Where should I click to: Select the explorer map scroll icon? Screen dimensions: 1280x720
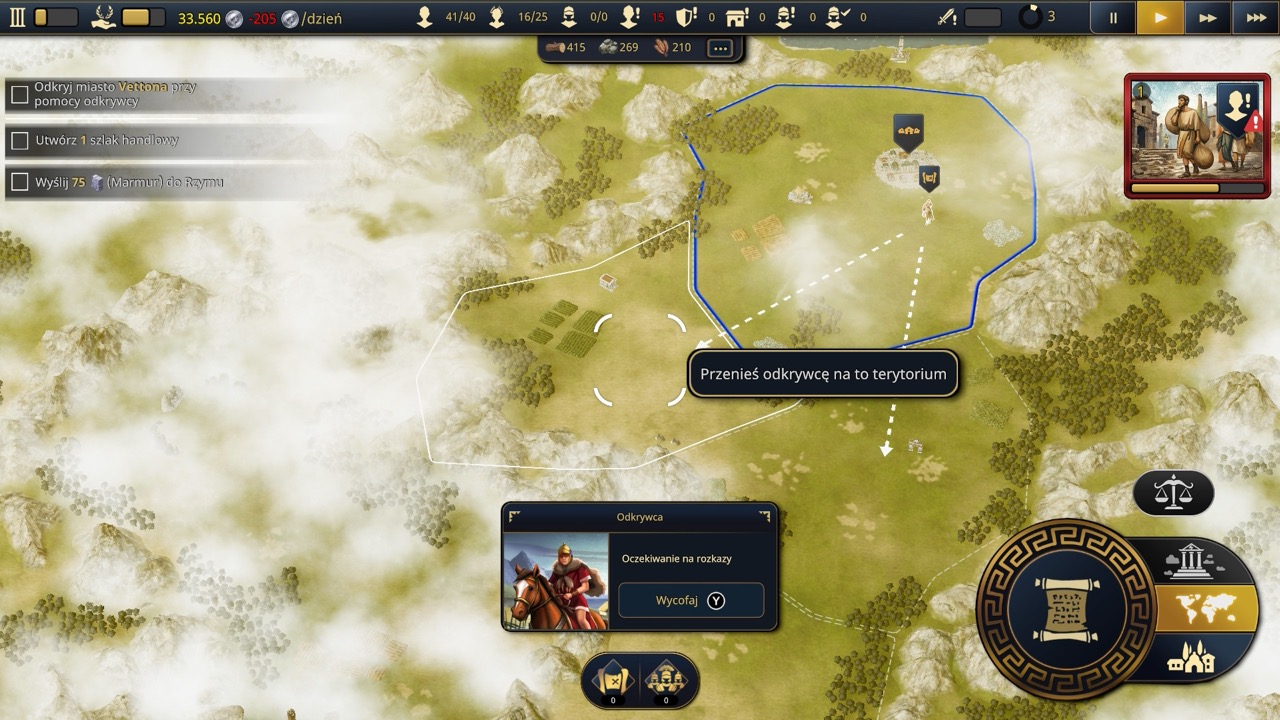click(611, 682)
